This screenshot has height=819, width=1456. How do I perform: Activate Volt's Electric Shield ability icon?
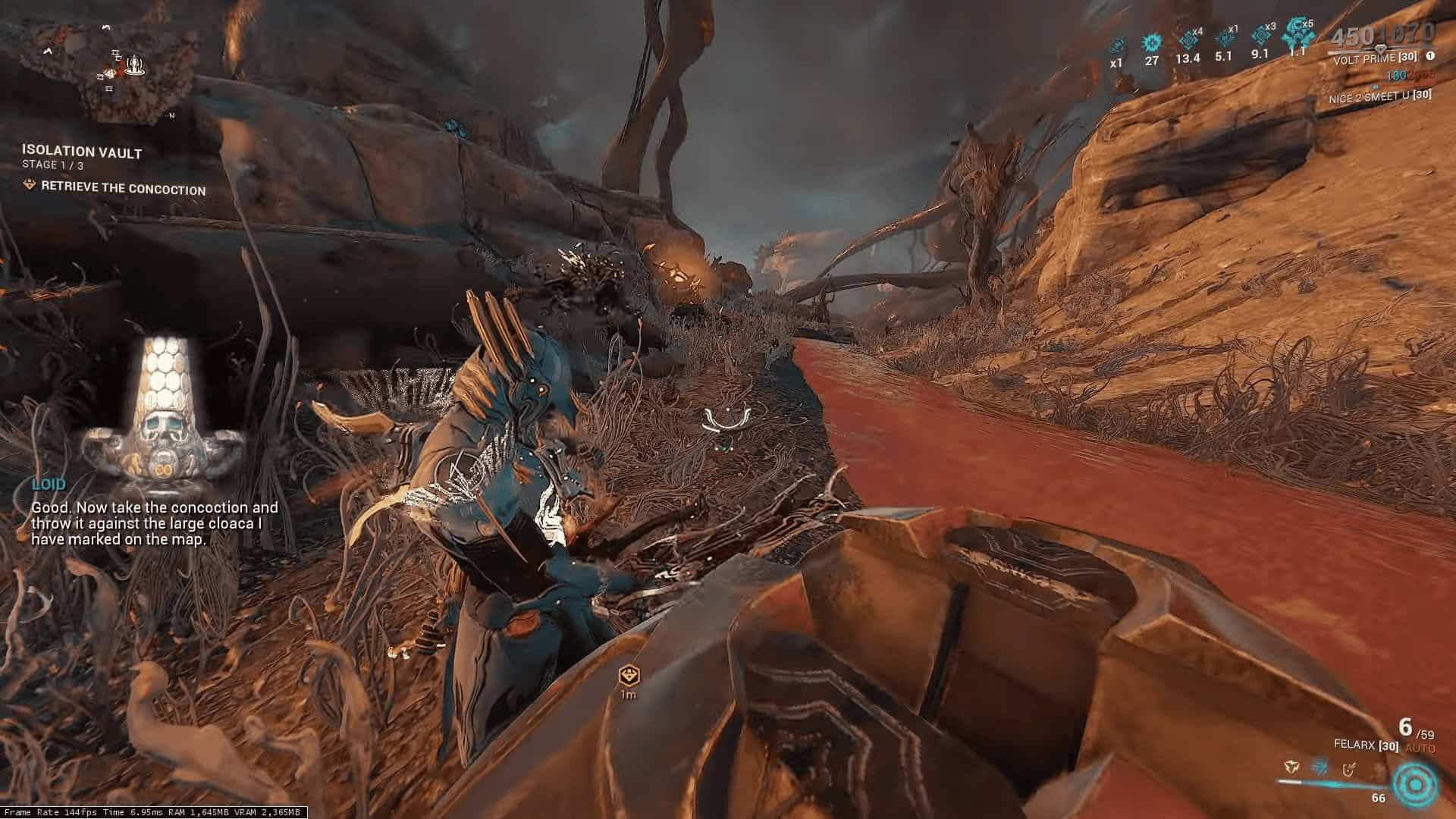point(1349,770)
